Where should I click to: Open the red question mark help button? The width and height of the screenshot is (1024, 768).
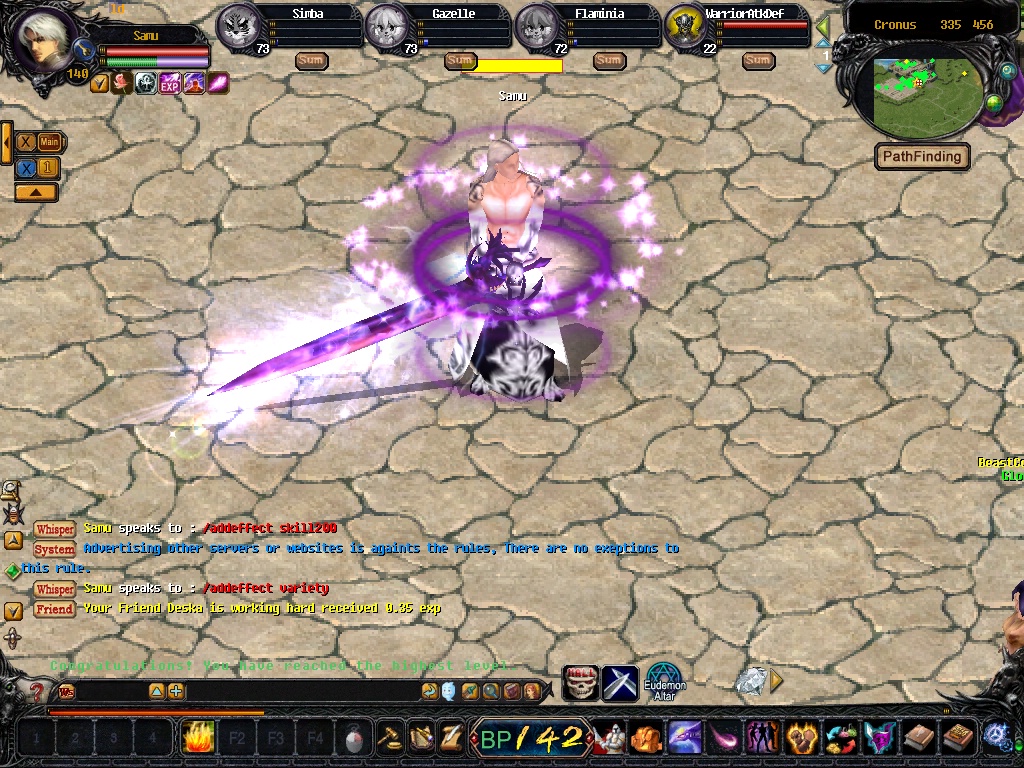click(37, 691)
